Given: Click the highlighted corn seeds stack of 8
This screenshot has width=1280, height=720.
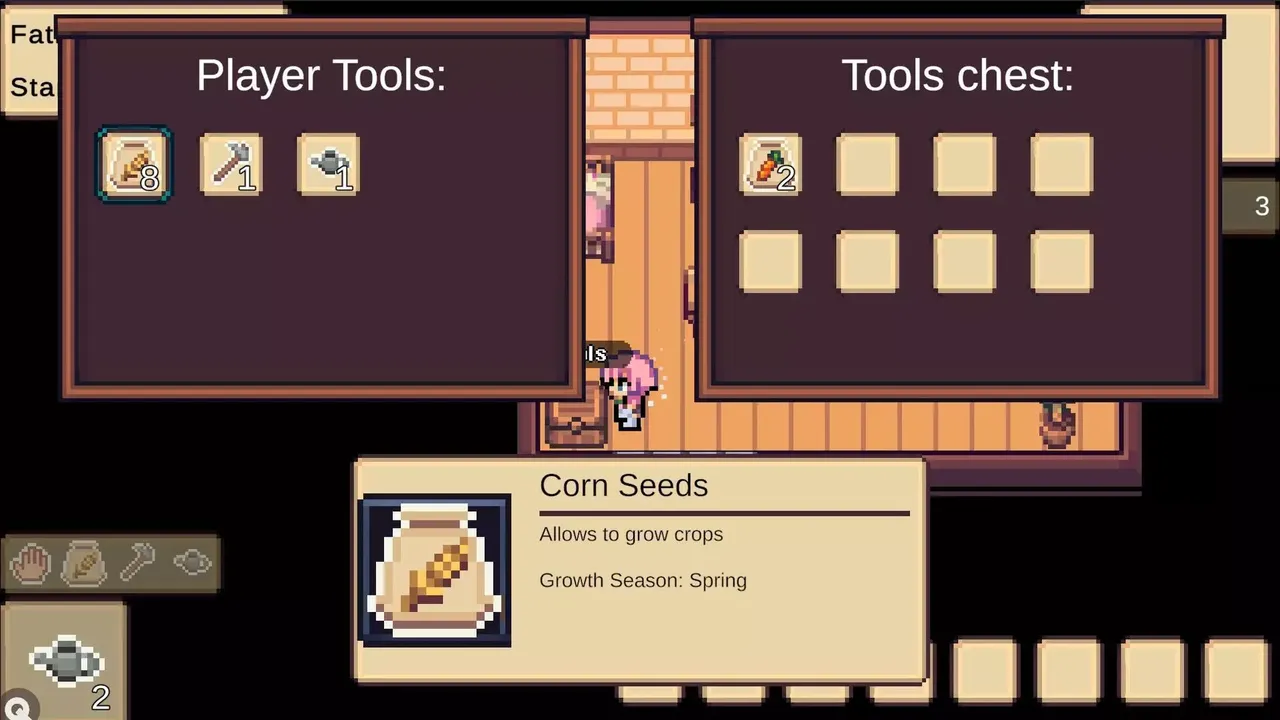Looking at the screenshot, I should pos(134,164).
